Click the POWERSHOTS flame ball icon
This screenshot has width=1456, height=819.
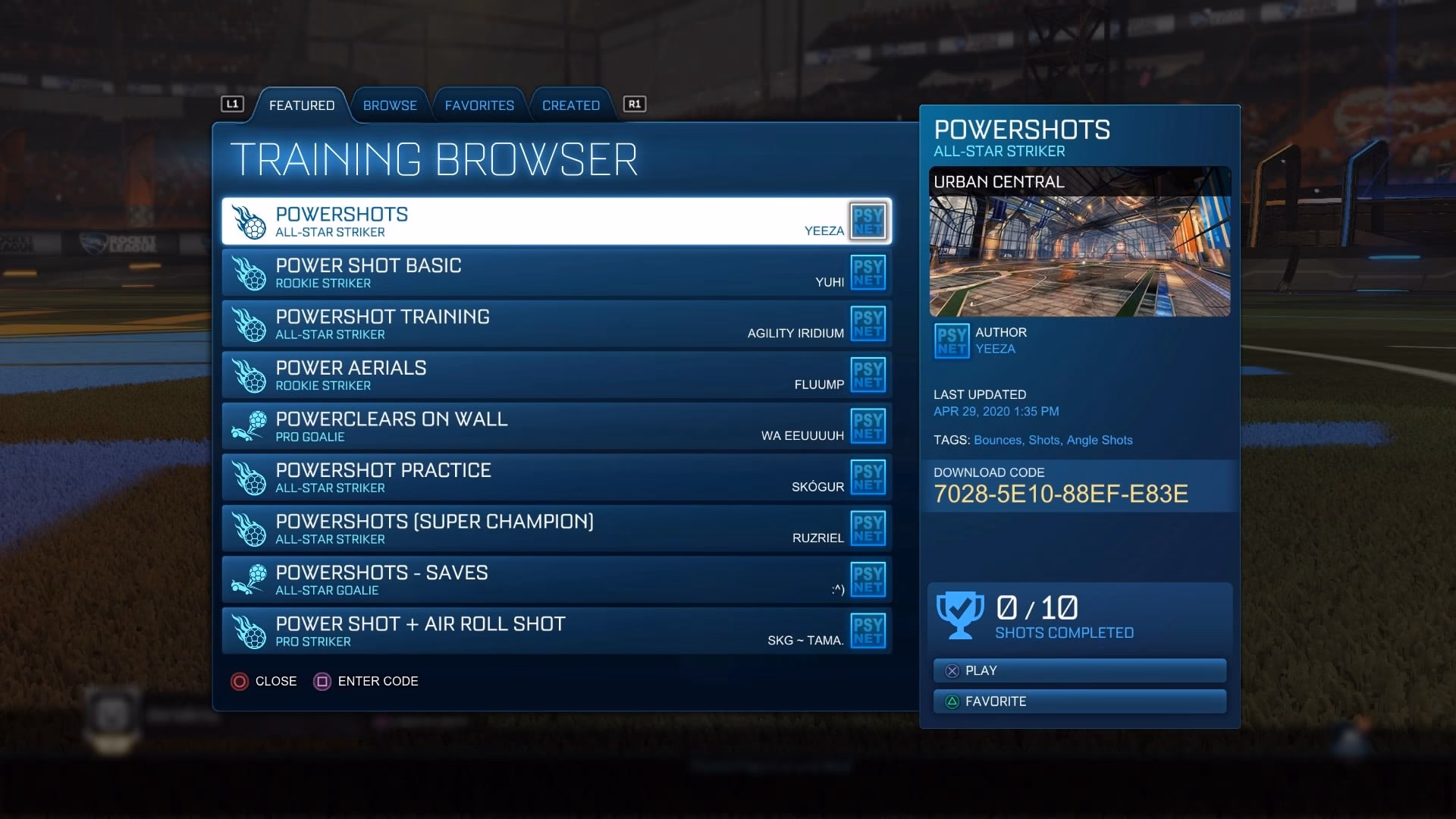pos(250,220)
